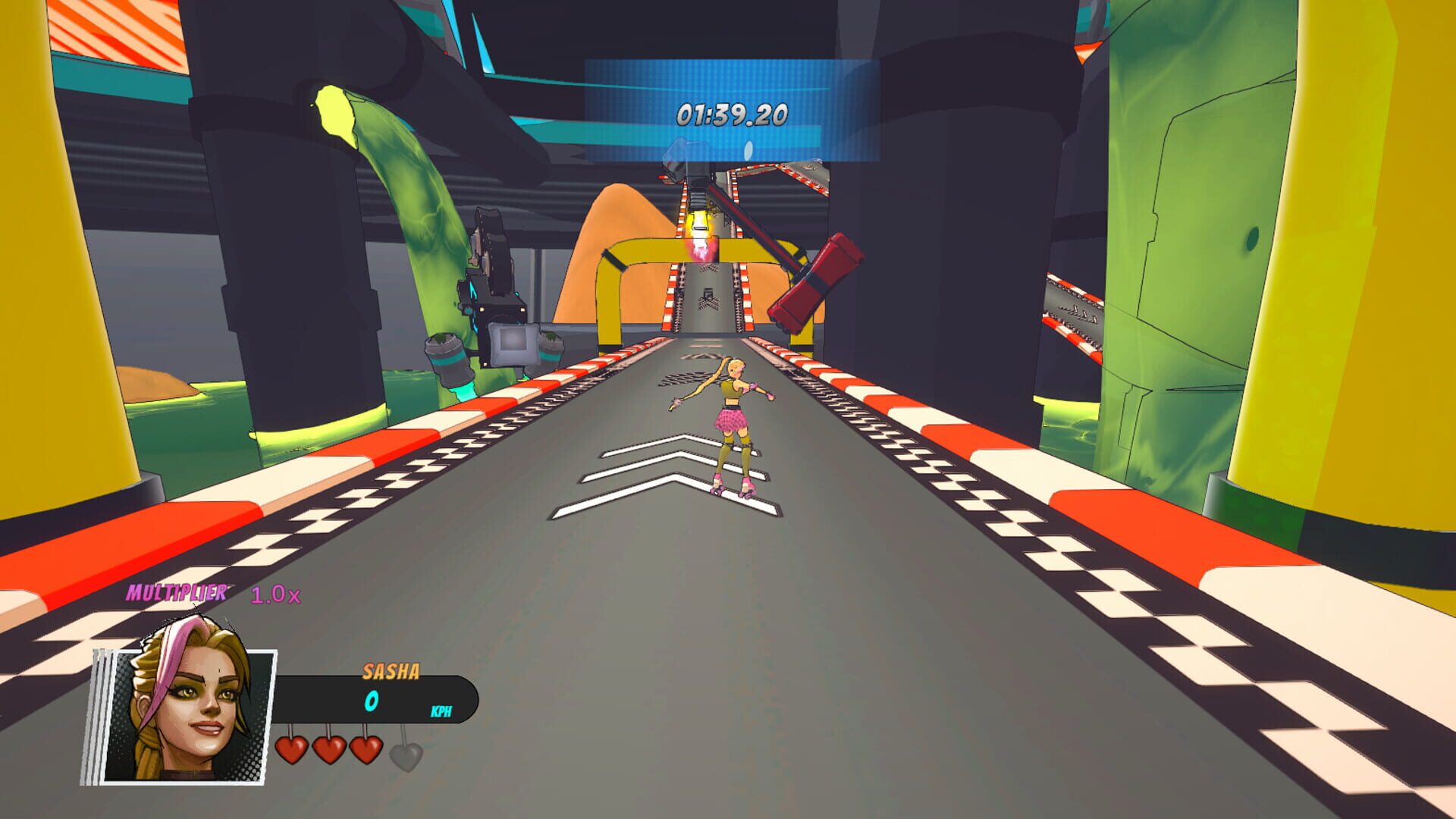Click the second red heart icon
The width and height of the screenshot is (1456, 819).
(330, 749)
